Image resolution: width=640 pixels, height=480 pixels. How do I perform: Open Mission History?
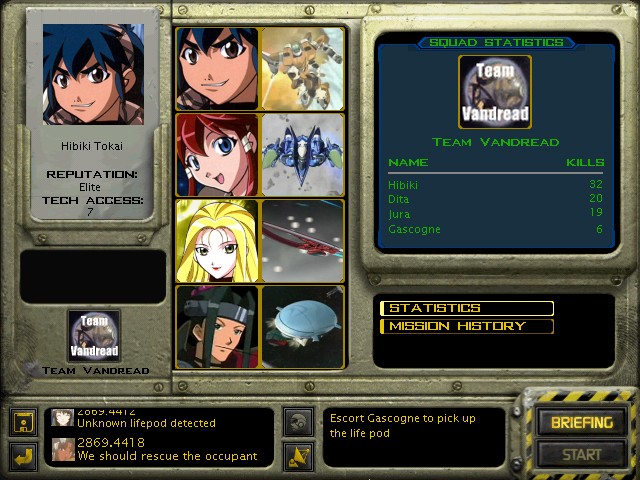pos(467,326)
